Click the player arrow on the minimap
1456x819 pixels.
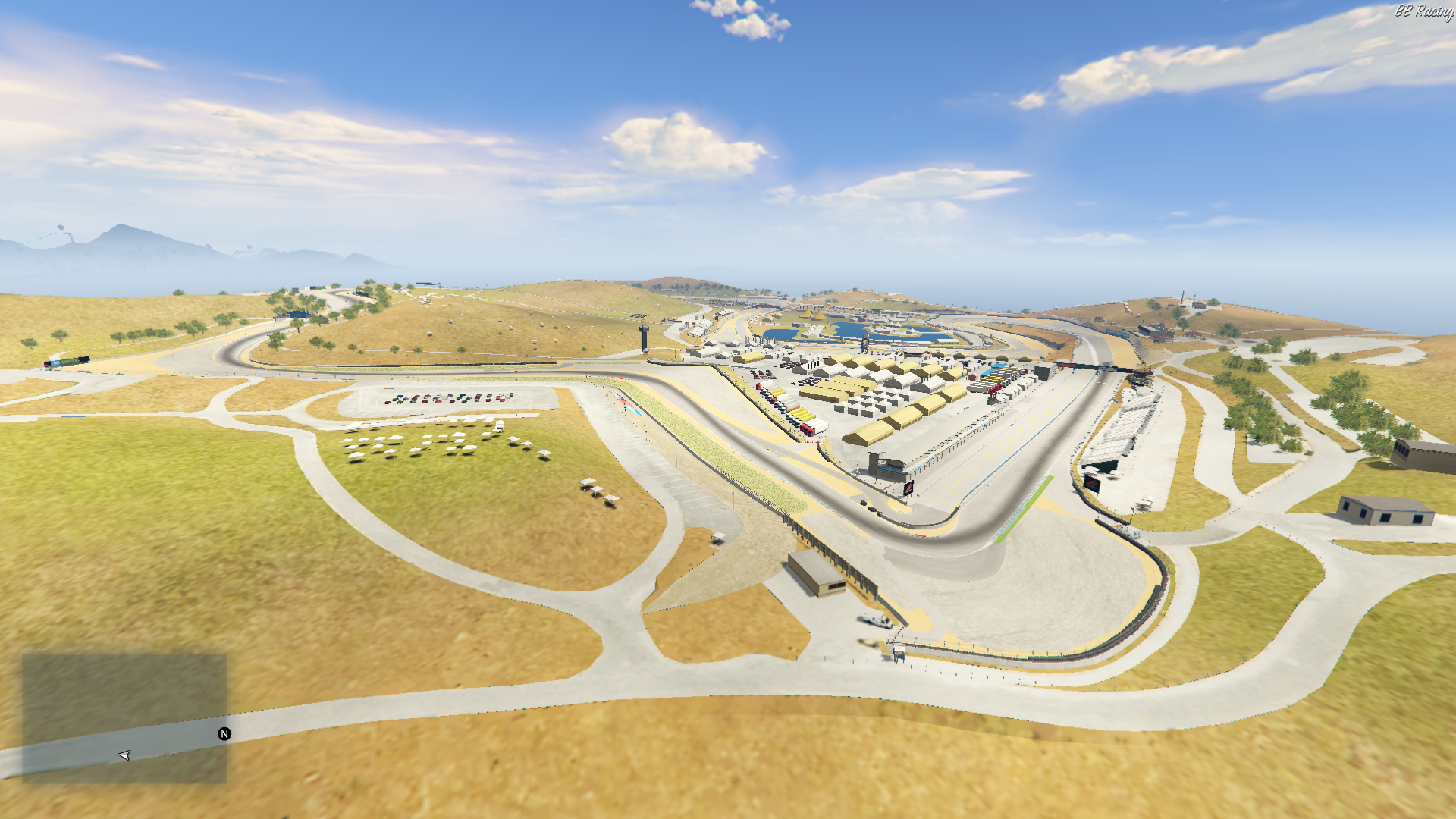[x=125, y=755]
